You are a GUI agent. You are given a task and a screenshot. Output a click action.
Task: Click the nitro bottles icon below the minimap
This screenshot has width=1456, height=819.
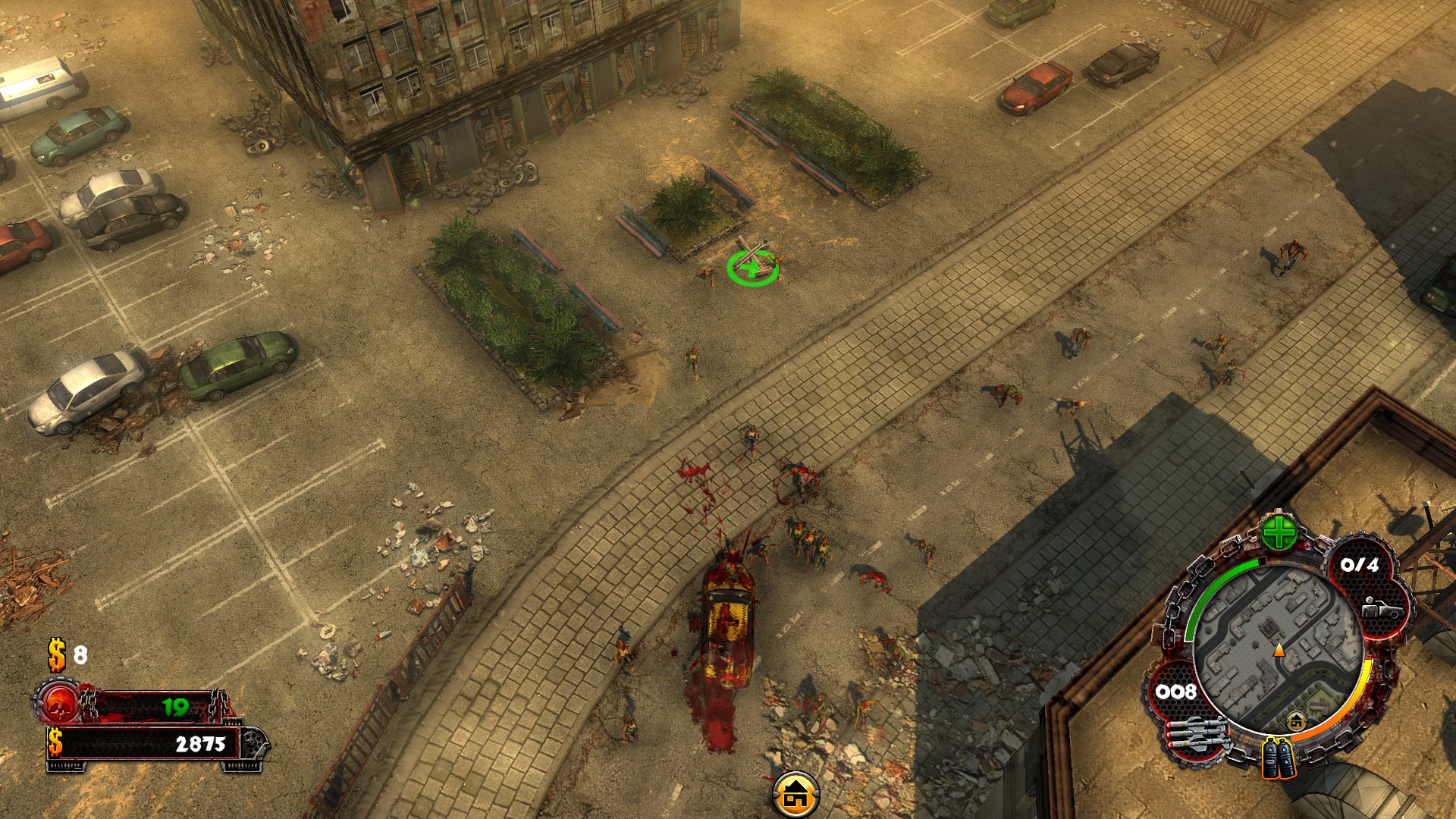point(1278,758)
